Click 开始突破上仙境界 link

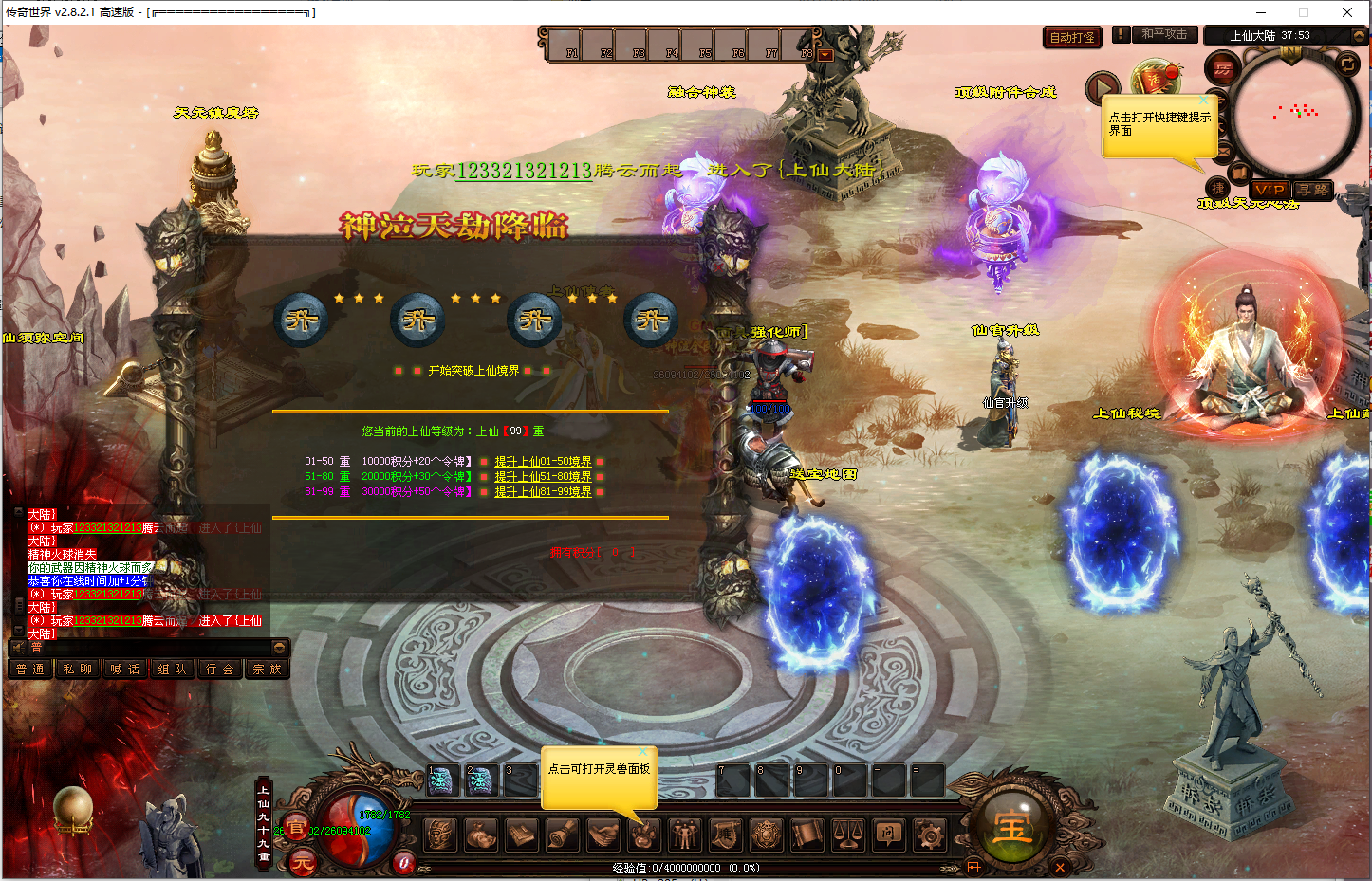click(473, 371)
